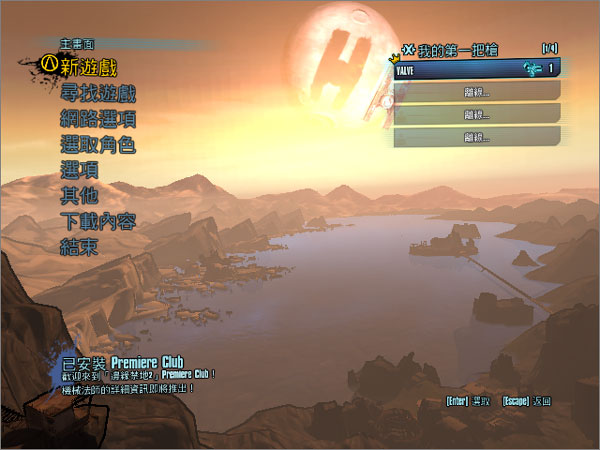Select the 其他 extras entry

[79, 196]
